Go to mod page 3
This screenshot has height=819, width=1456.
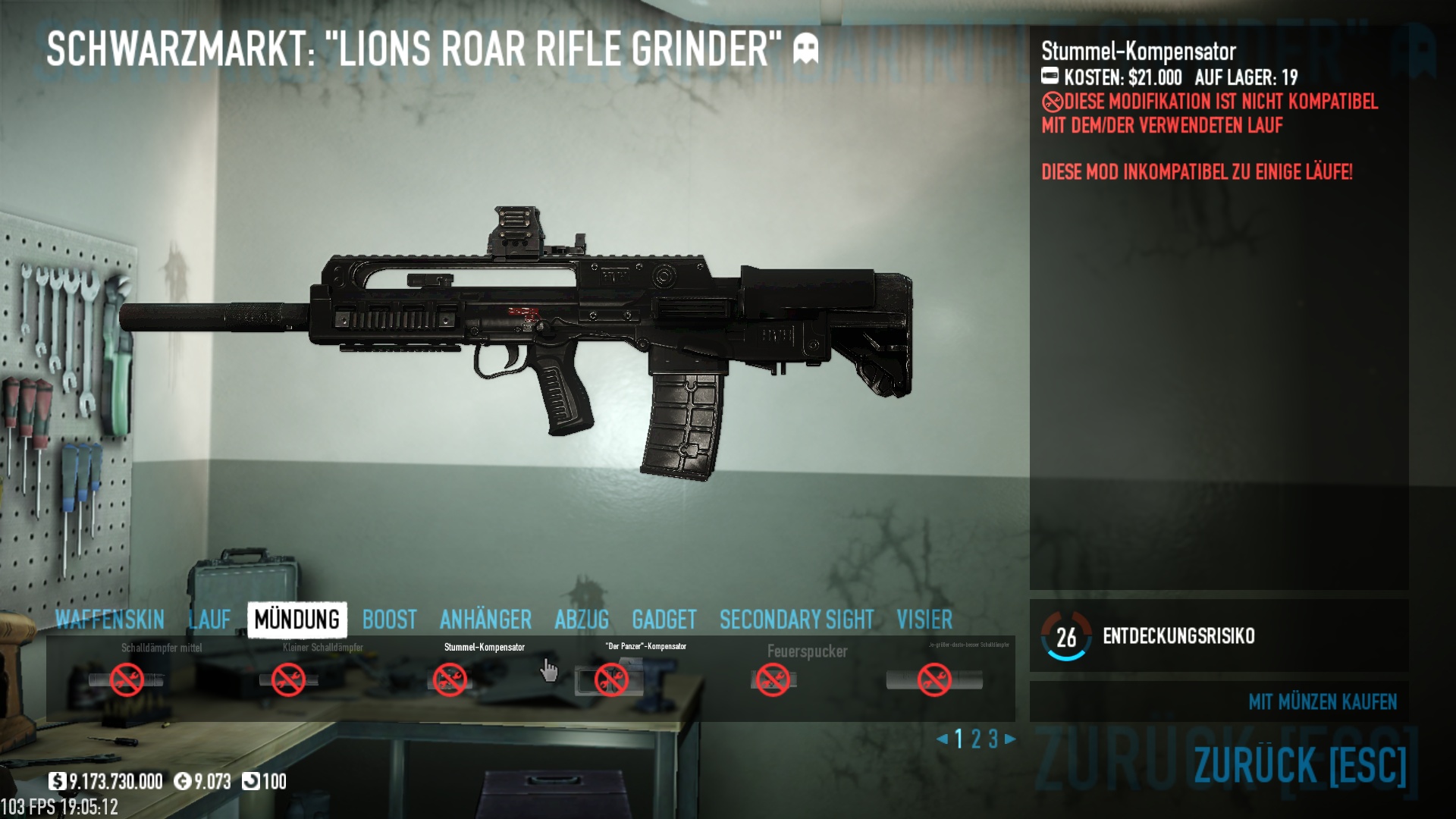993,739
